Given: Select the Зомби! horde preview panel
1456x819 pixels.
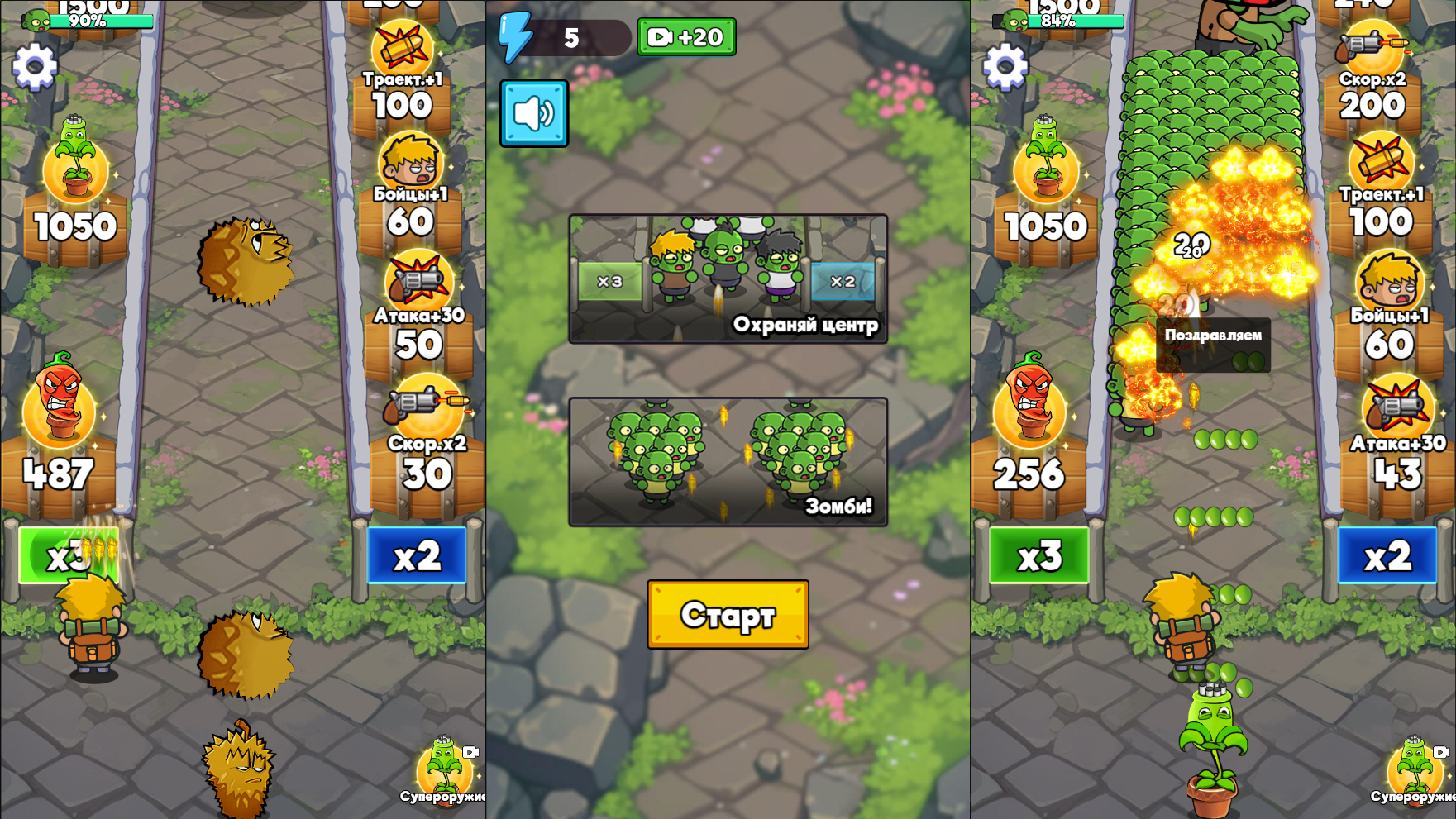Looking at the screenshot, I should pyautogui.click(x=728, y=463).
